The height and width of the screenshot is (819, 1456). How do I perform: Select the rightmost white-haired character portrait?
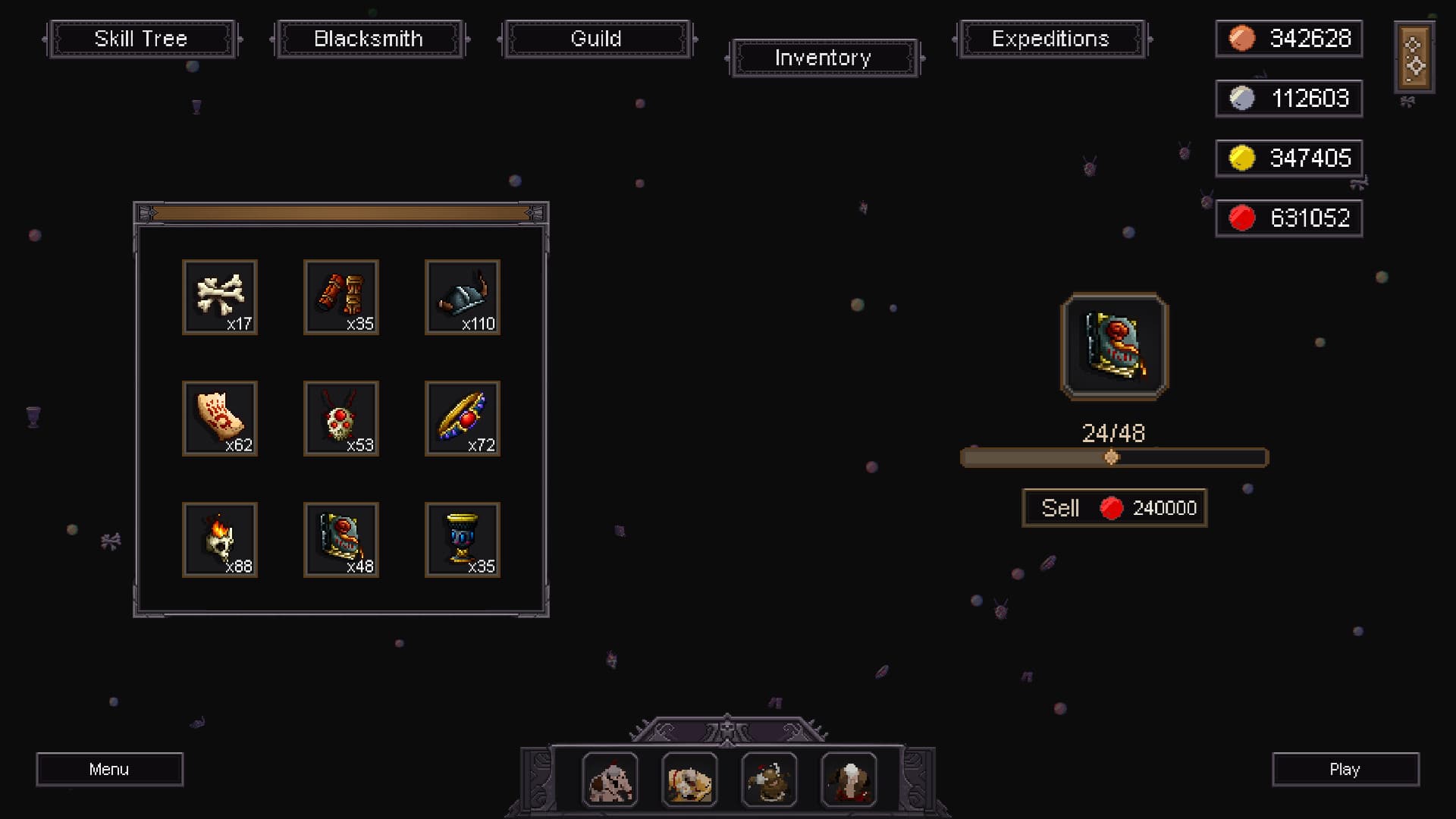coord(849,779)
